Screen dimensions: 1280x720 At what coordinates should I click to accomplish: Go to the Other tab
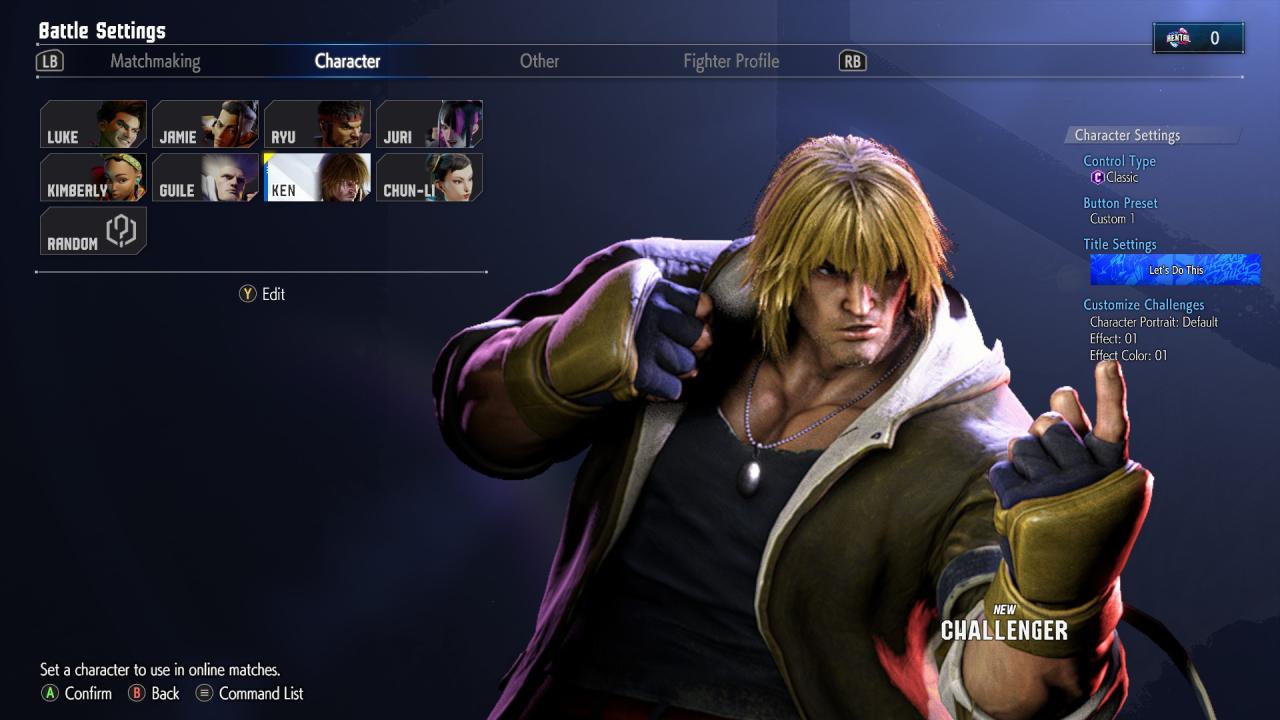[539, 61]
